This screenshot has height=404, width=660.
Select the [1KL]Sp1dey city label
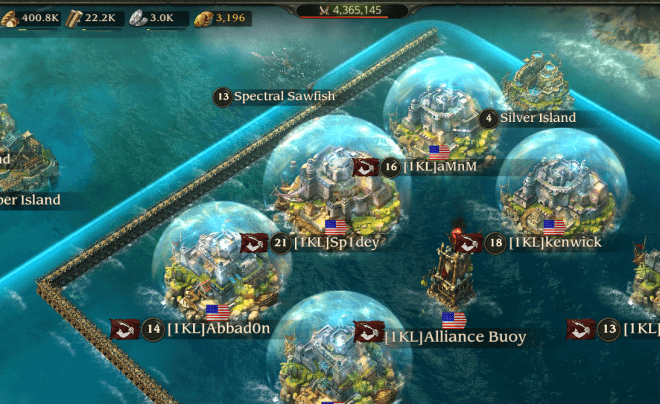tap(336, 242)
